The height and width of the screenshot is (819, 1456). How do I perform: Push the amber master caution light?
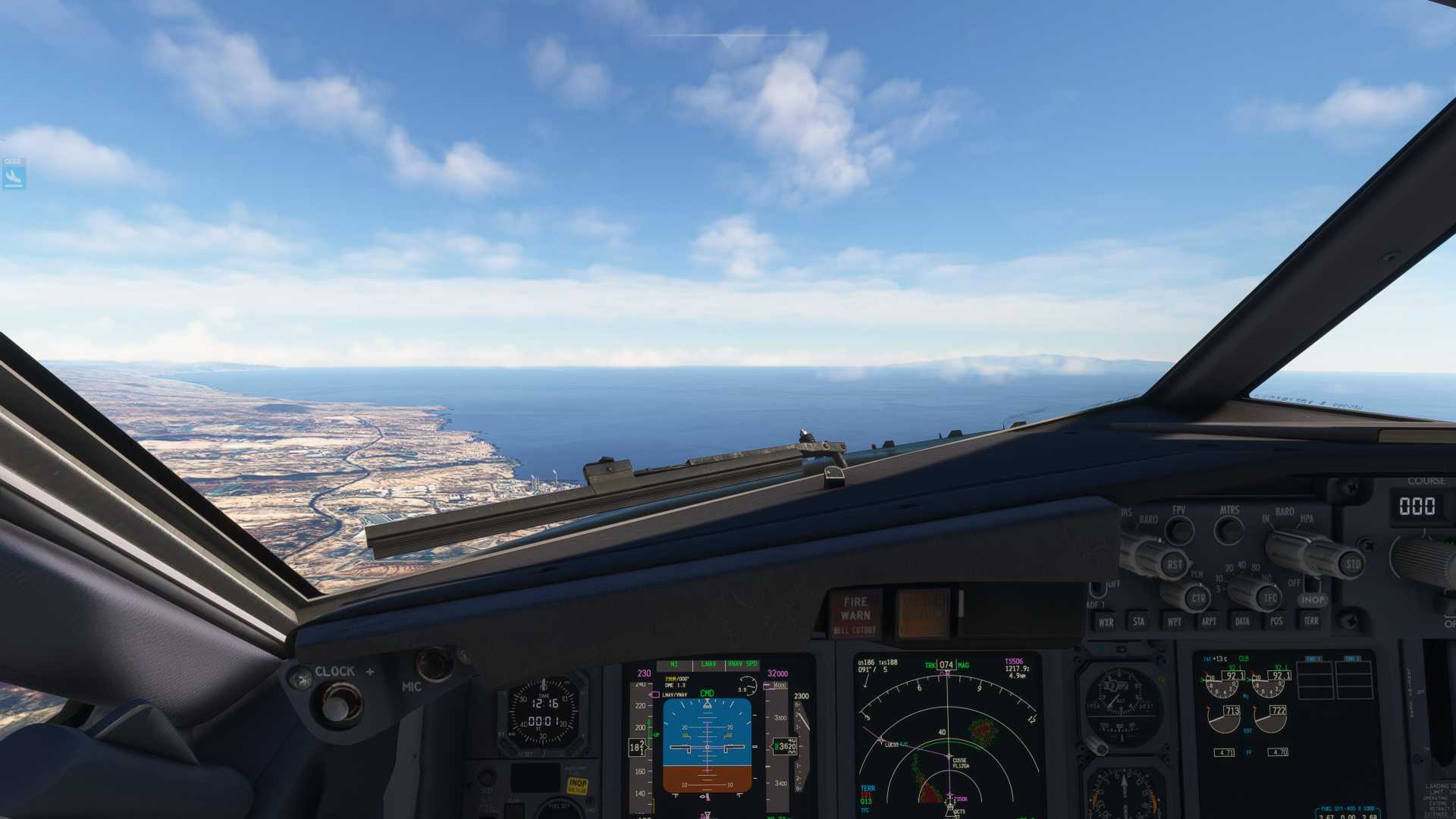click(x=923, y=613)
